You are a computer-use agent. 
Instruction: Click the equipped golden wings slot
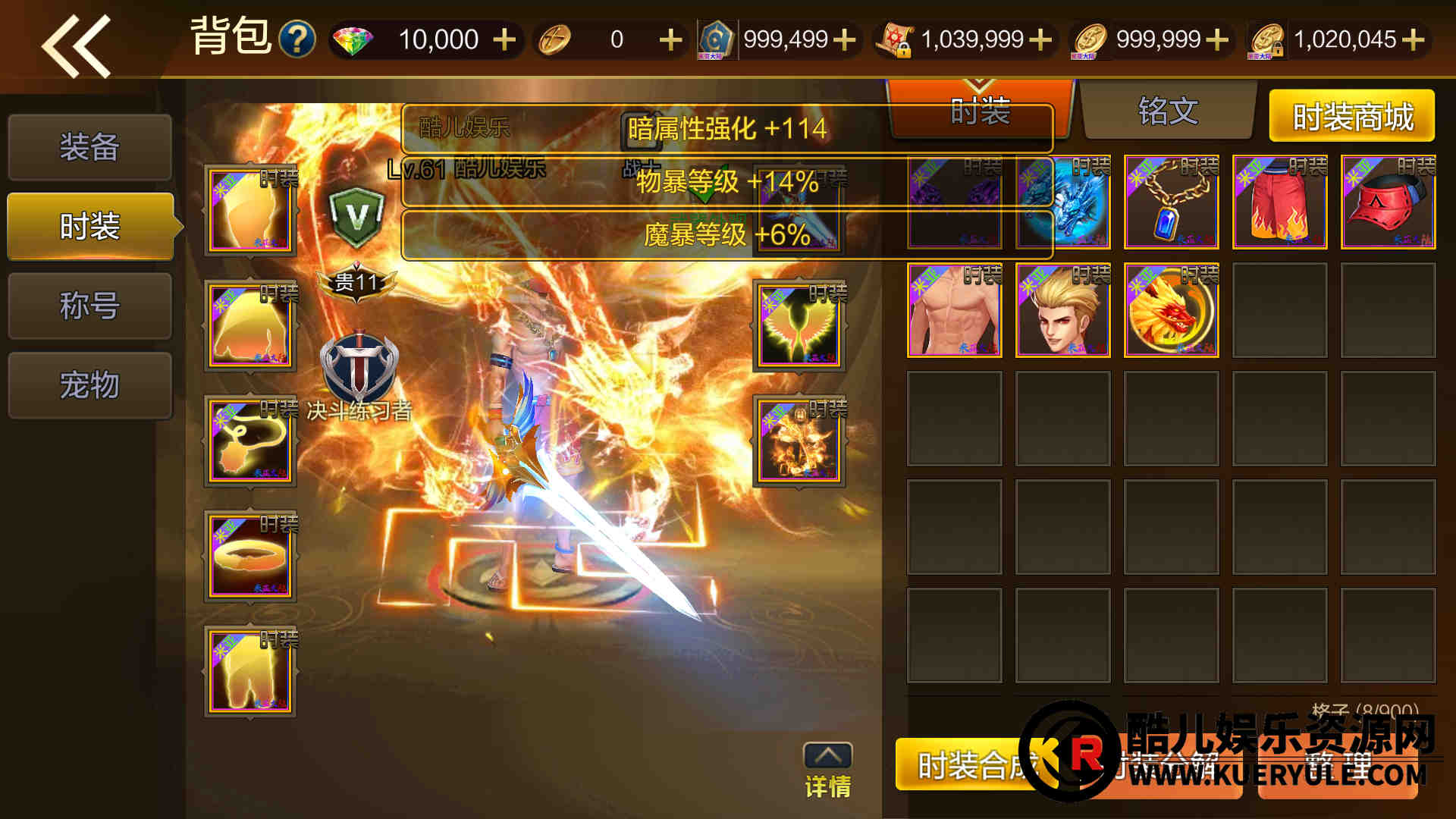coord(799,328)
